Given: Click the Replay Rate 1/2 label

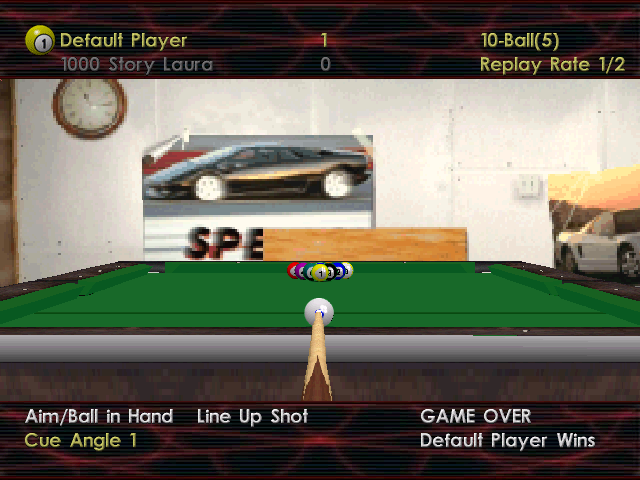Looking at the screenshot, I should pyautogui.click(x=552, y=65).
